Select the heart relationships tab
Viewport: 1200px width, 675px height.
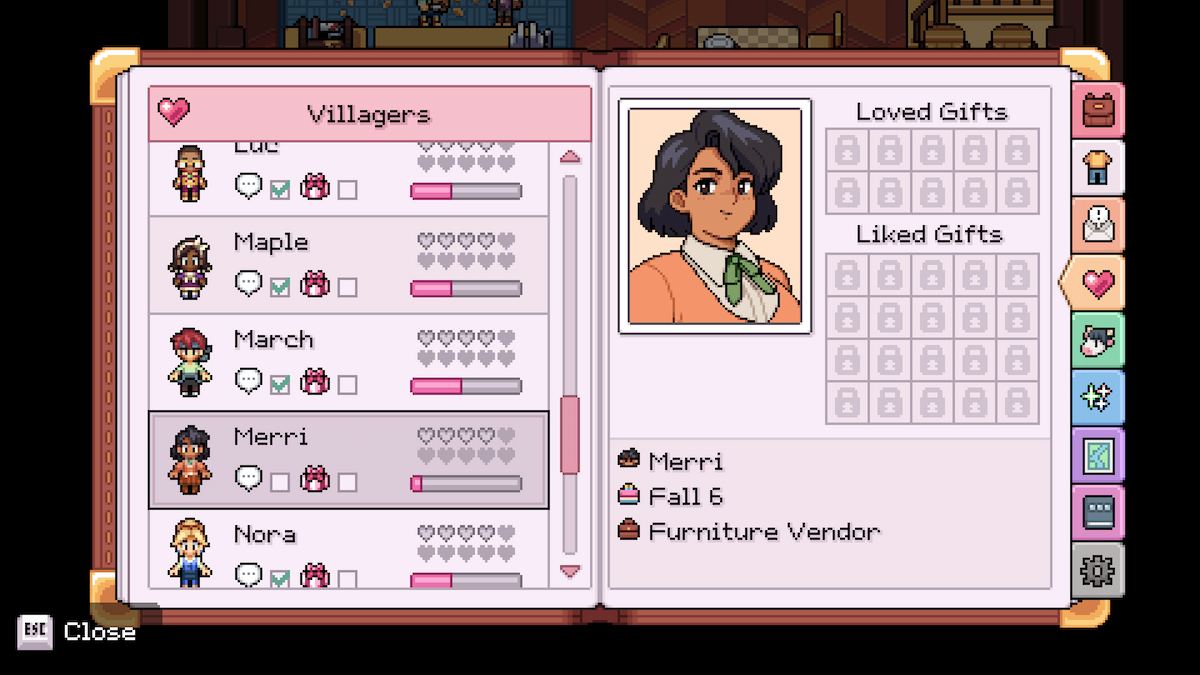[x=1097, y=283]
